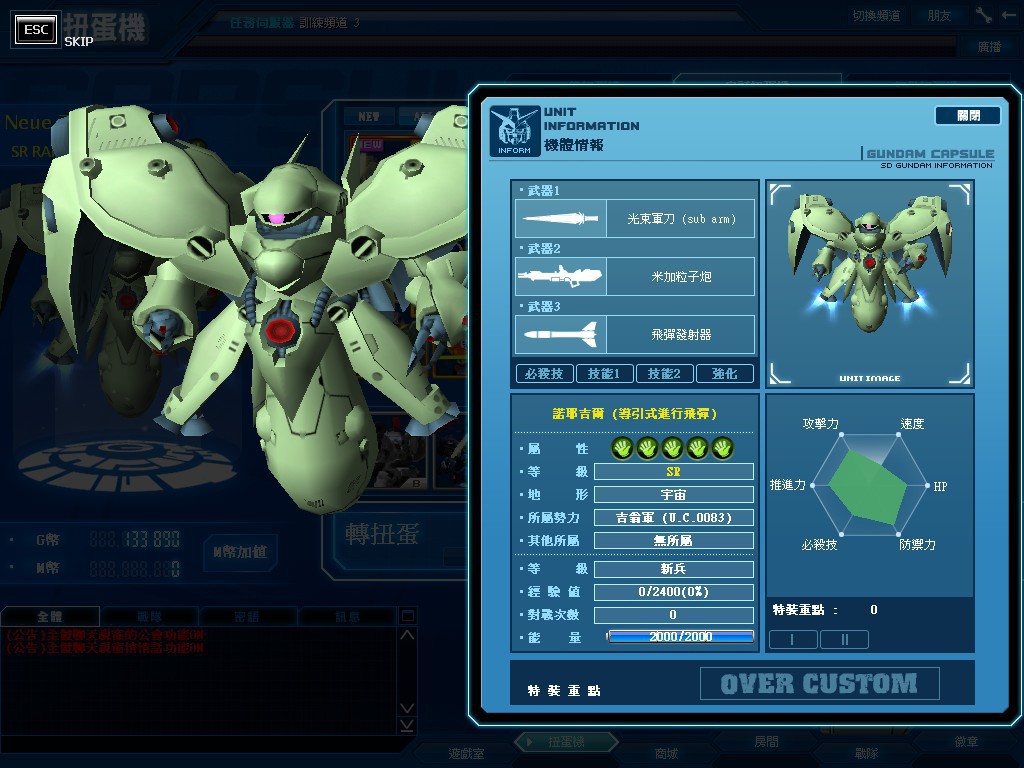This screenshot has height=768, width=1024.
Task: Click the OVER CUSTOM button
Action: [819, 684]
